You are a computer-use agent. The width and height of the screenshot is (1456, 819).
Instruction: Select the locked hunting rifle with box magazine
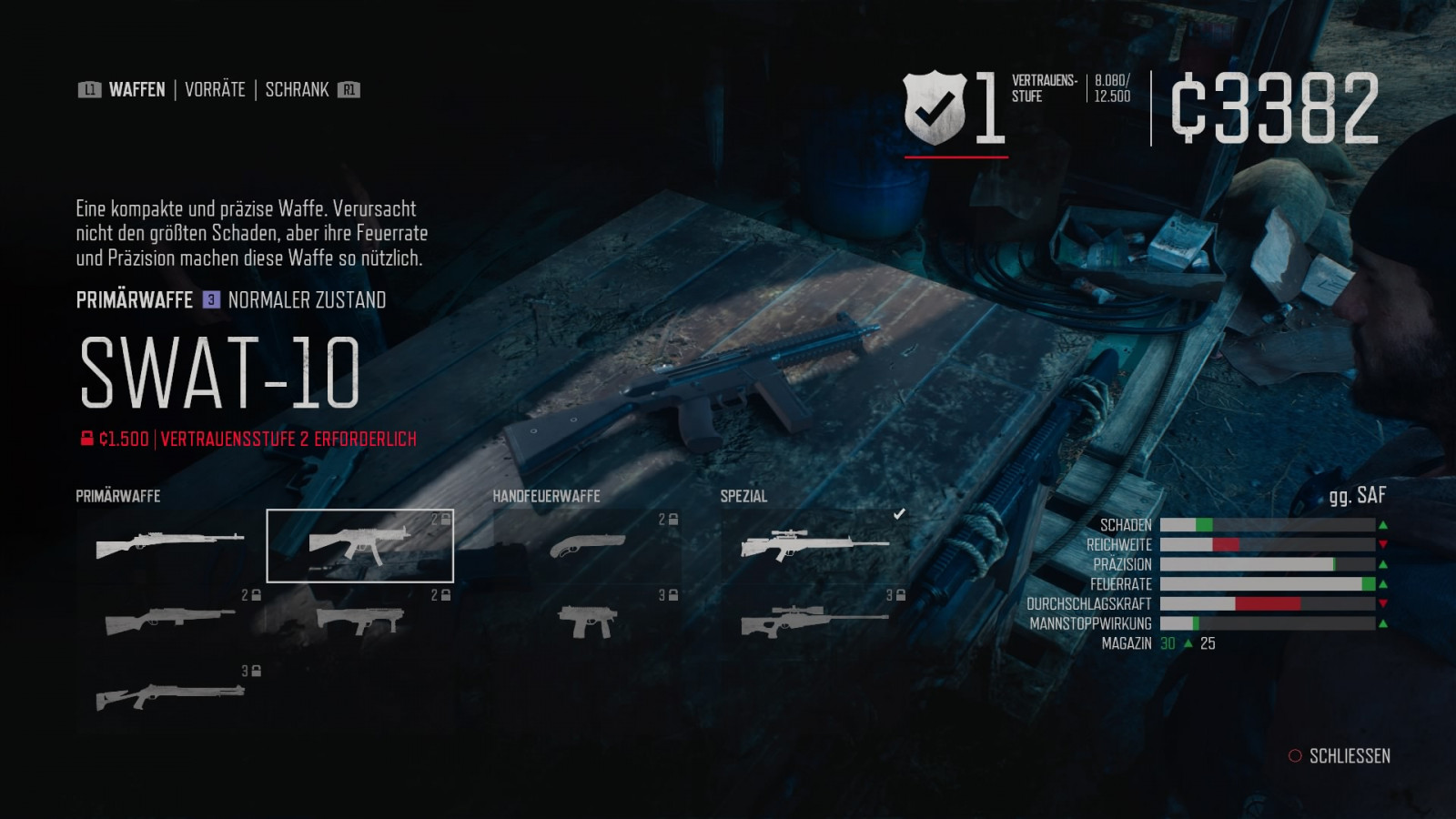pos(170,622)
